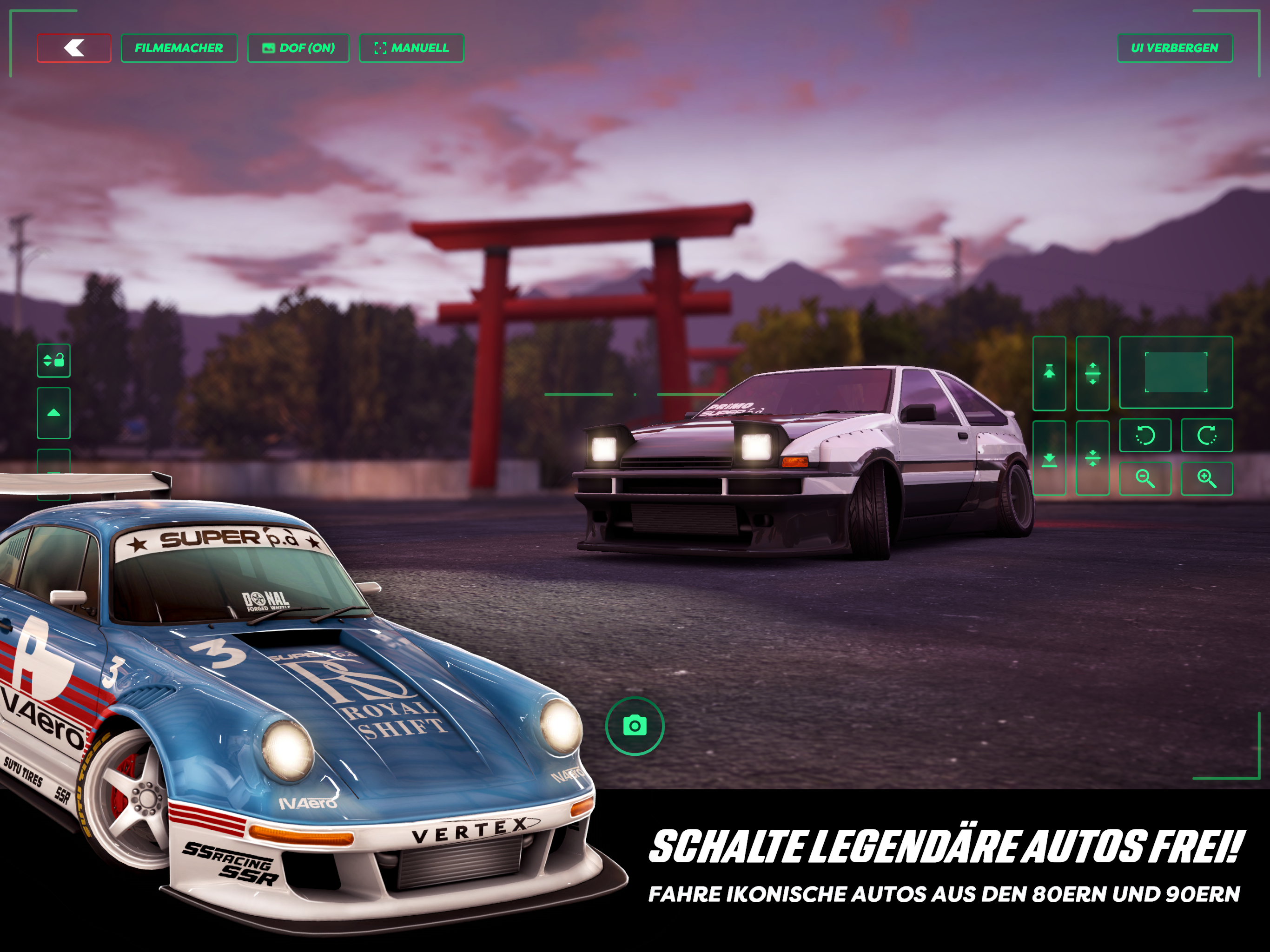The image size is (1270, 952).
Task: Lower camera with the spotlight down-arrow button
Action: point(1049,458)
